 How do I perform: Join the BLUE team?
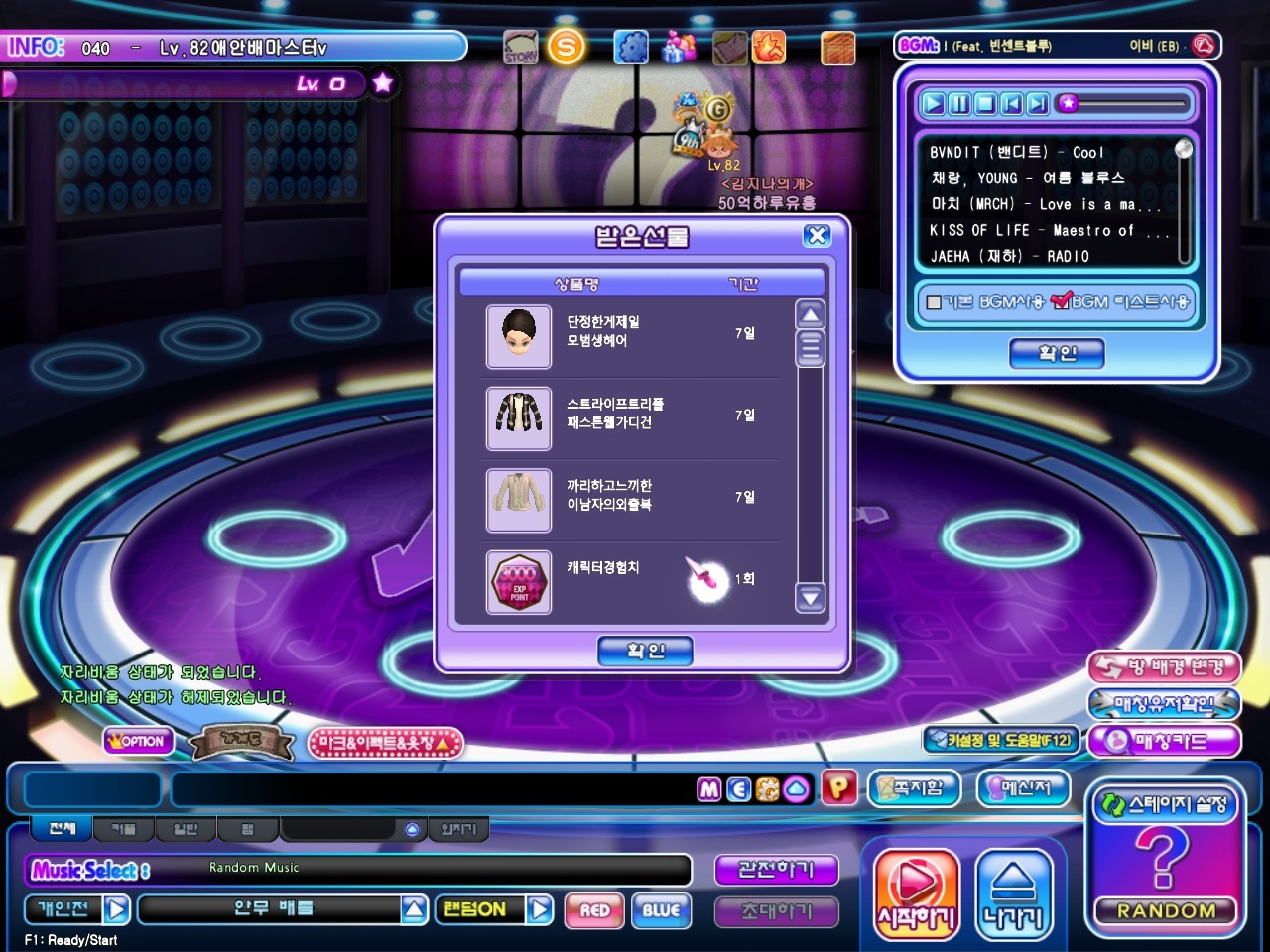661,910
